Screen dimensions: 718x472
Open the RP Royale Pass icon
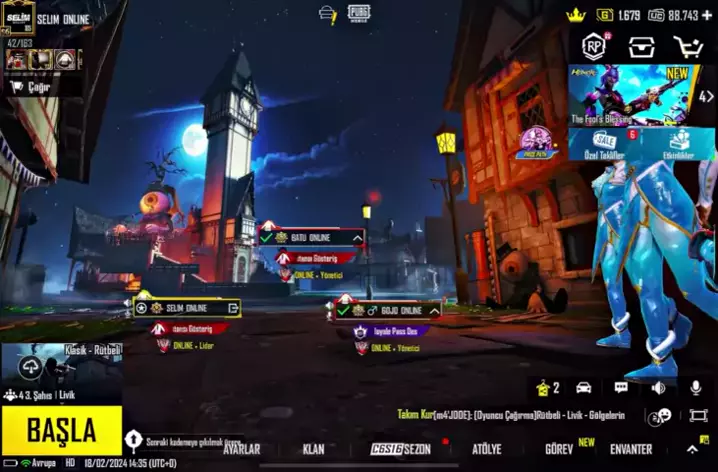click(597, 47)
